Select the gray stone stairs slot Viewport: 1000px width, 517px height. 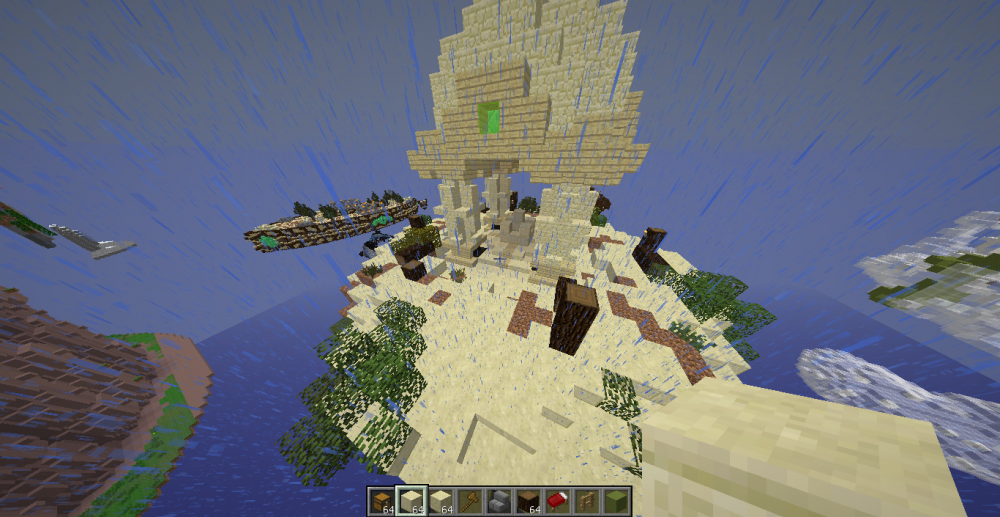pos(498,500)
